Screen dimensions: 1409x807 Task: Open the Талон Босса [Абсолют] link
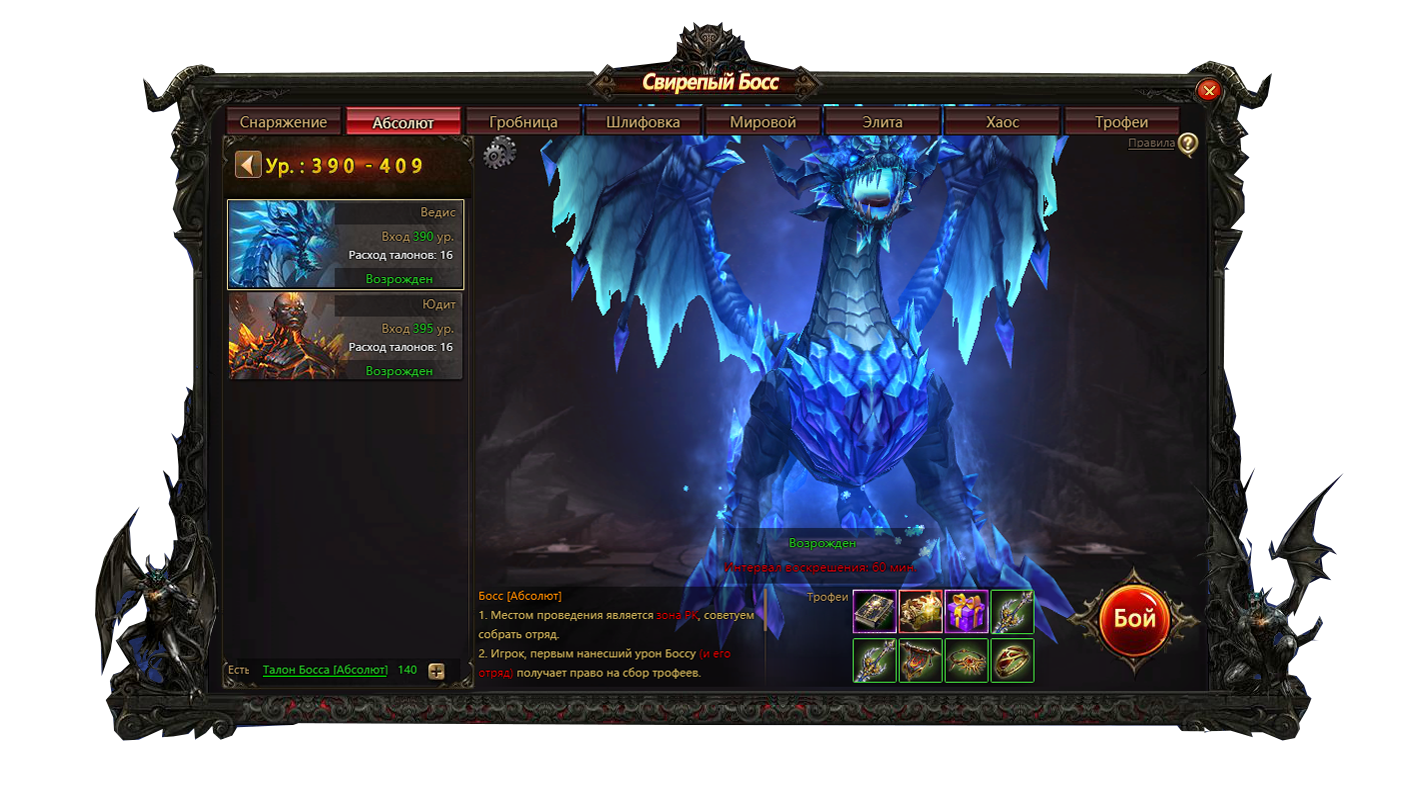click(325, 670)
